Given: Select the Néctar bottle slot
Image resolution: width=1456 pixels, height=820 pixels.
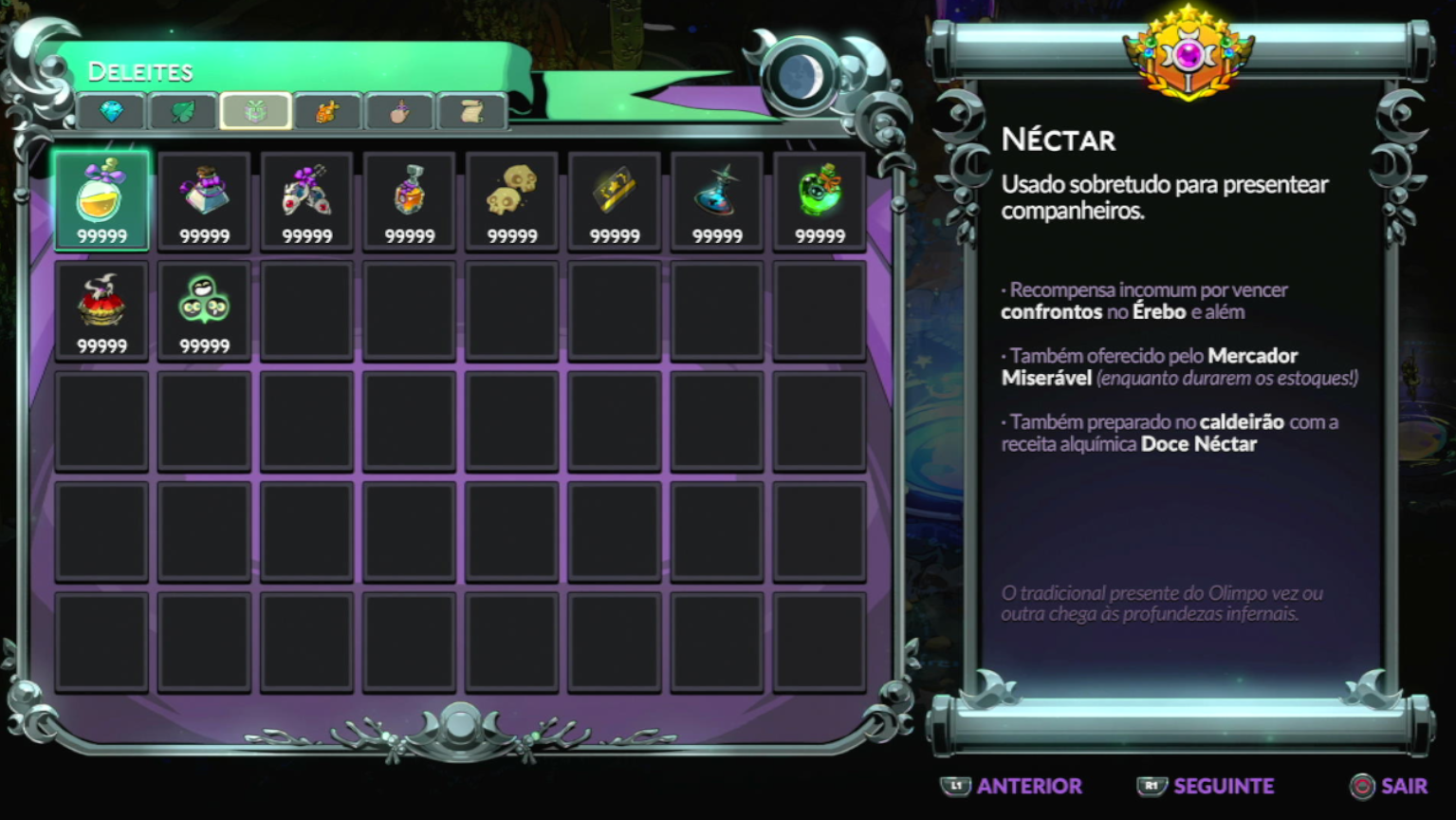Looking at the screenshot, I should pyautogui.click(x=101, y=200).
